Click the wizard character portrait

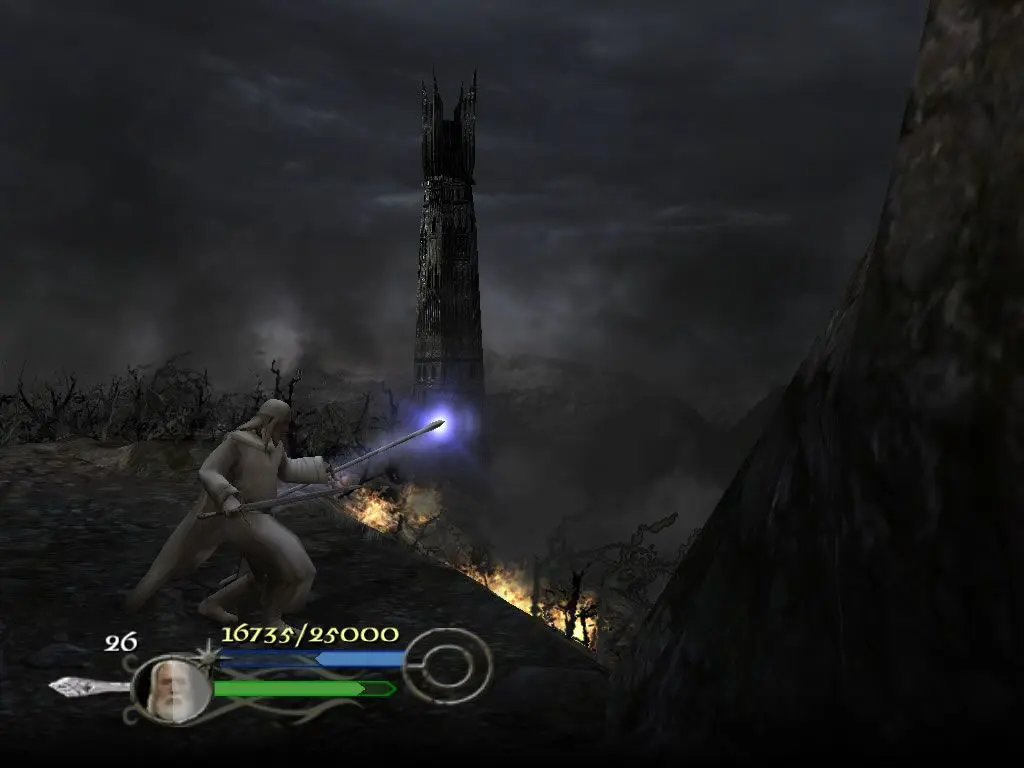169,690
